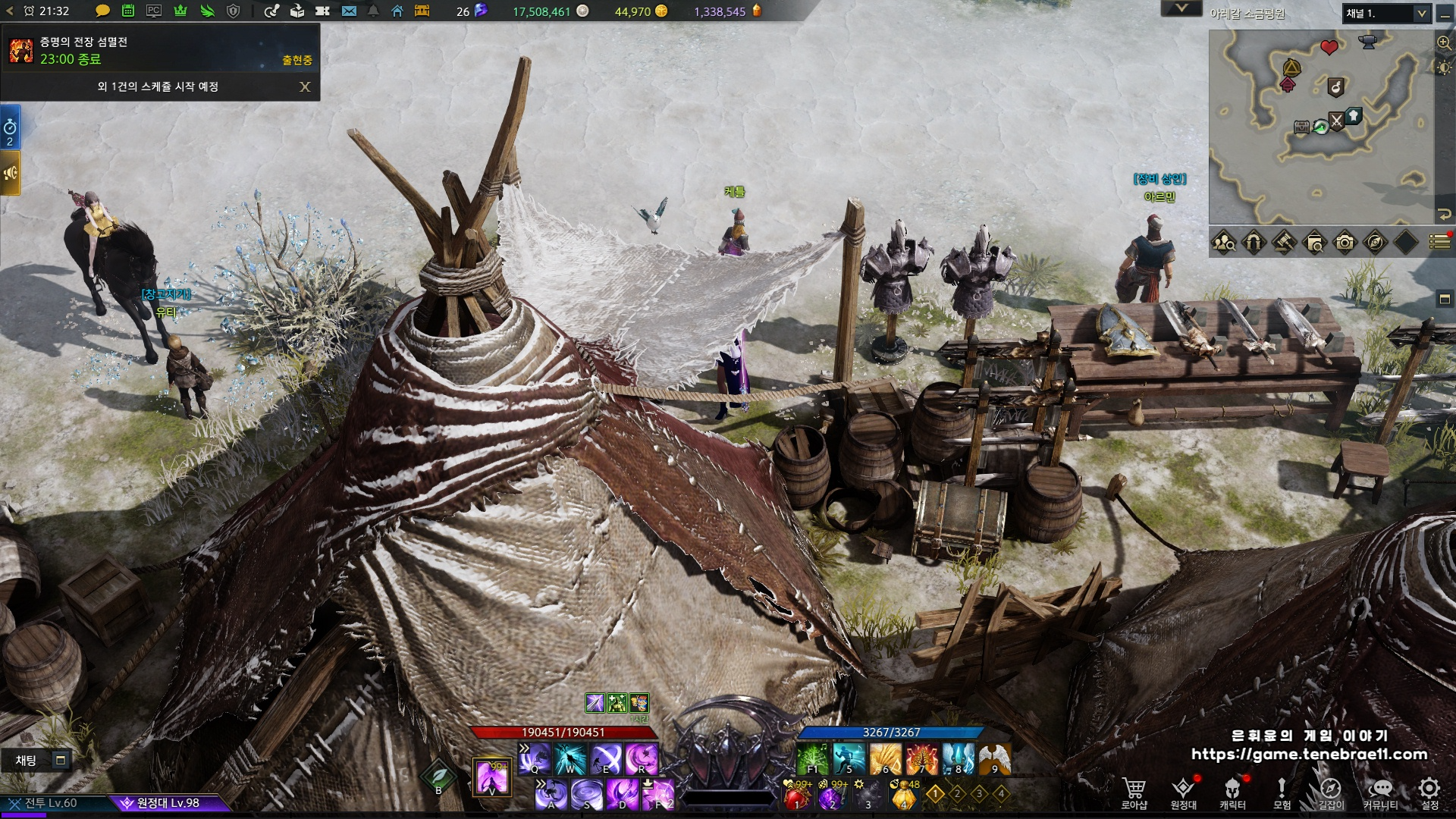
Task: Open the 커뮤니티 community menu
Action: click(1380, 792)
